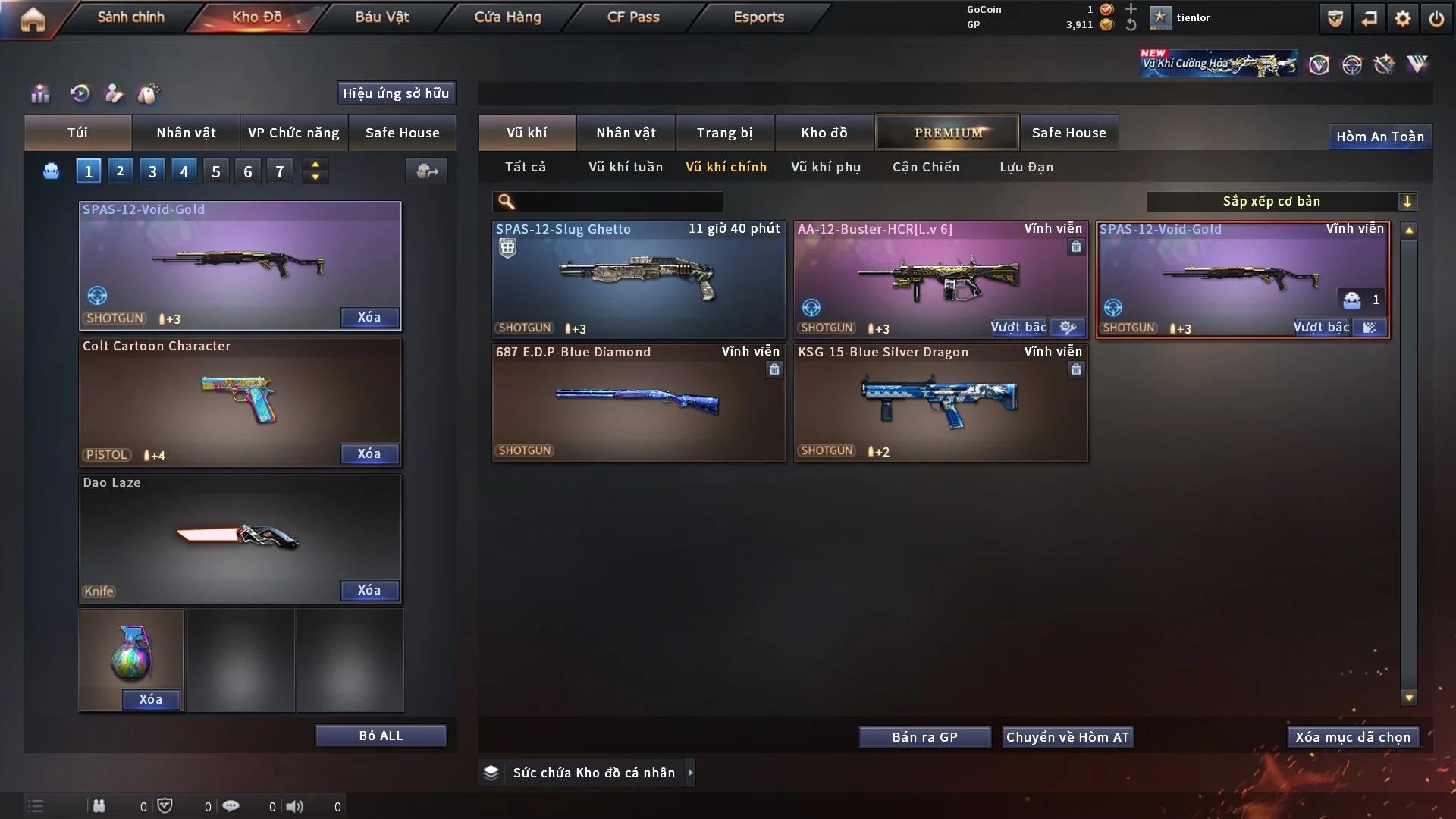Open the CF Pass menu
The width and height of the screenshot is (1456, 819).
click(x=633, y=17)
